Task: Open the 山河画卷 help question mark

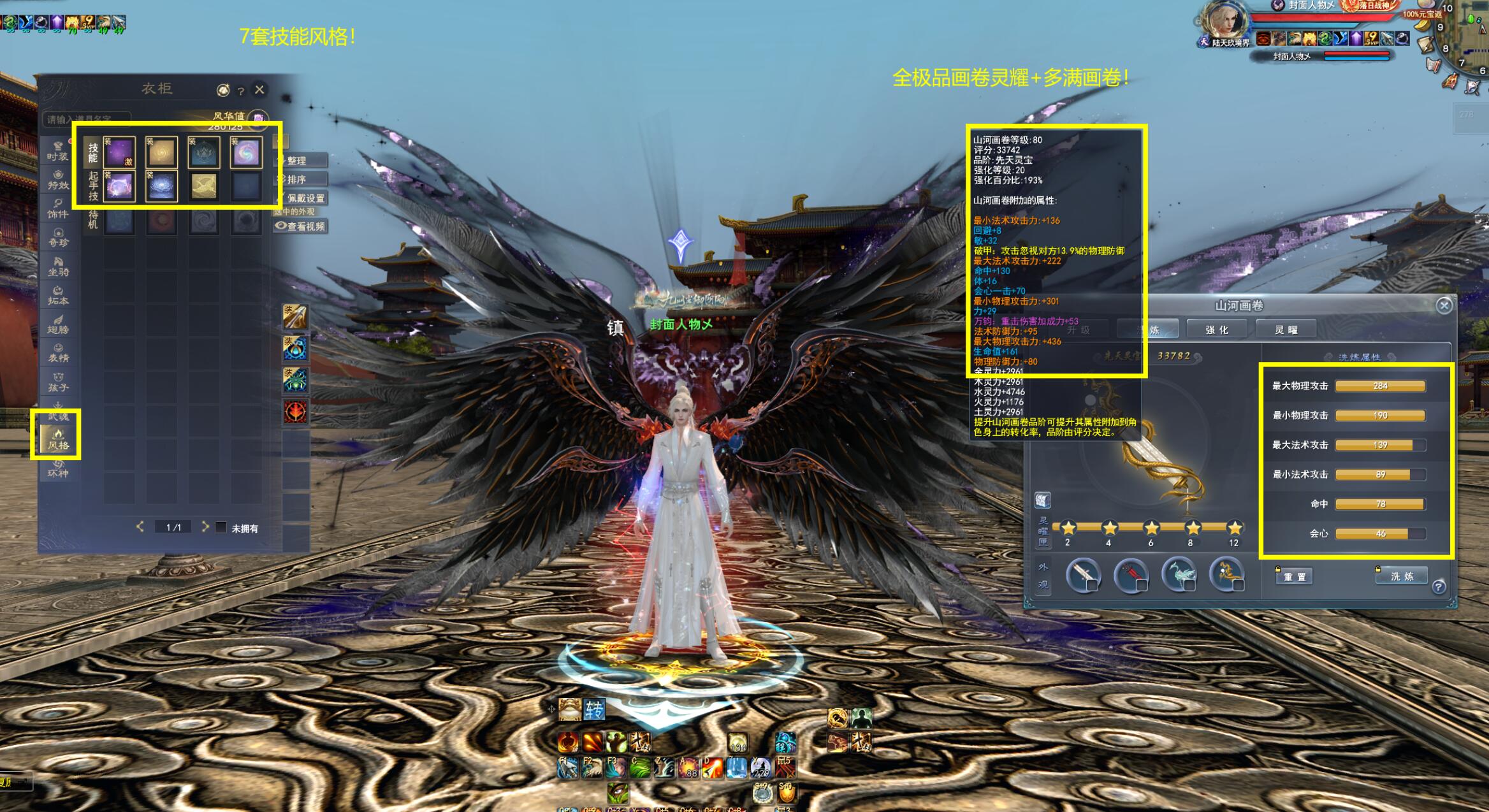Action: (x=1439, y=587)
